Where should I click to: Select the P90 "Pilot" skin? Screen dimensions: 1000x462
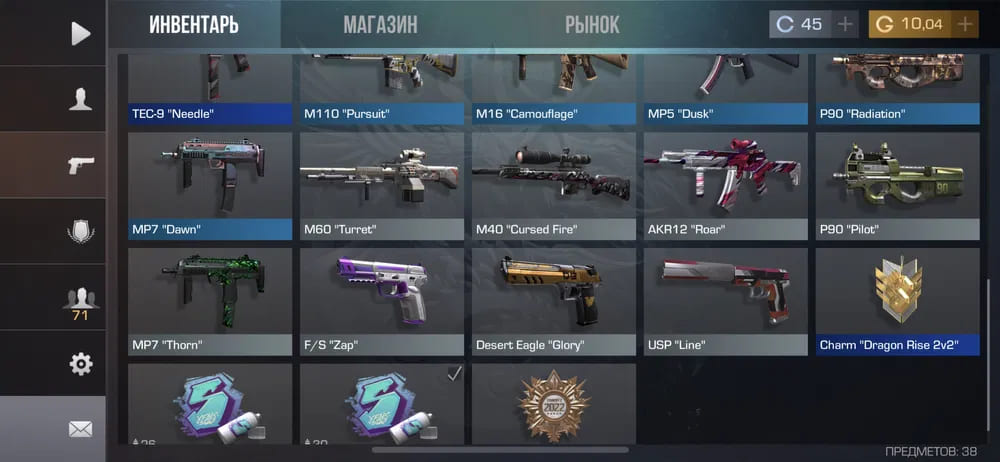[897, 185]
